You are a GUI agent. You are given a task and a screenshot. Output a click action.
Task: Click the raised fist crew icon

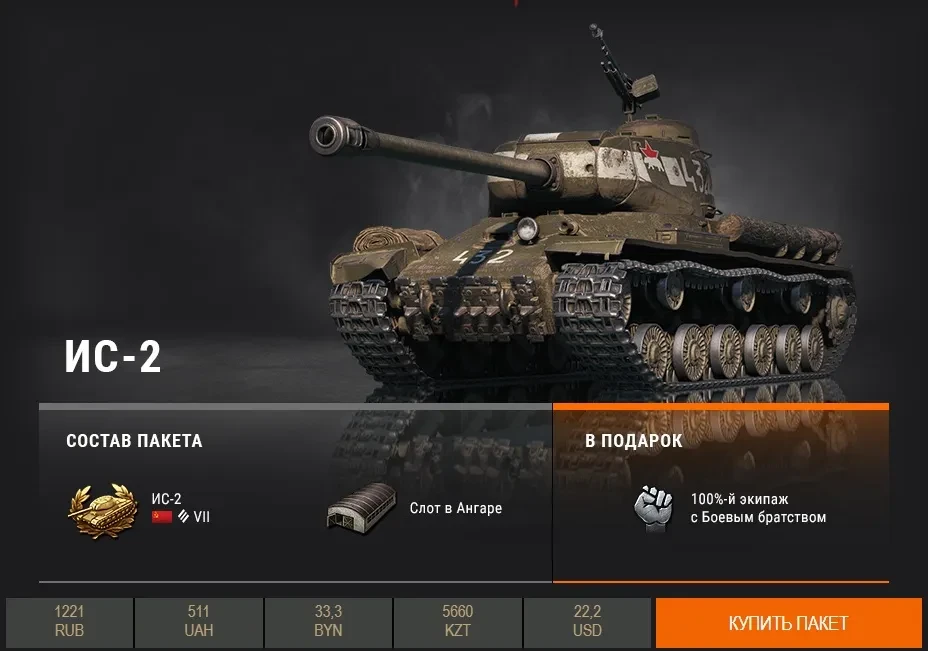pyautogui.click(x=653, y=507)
